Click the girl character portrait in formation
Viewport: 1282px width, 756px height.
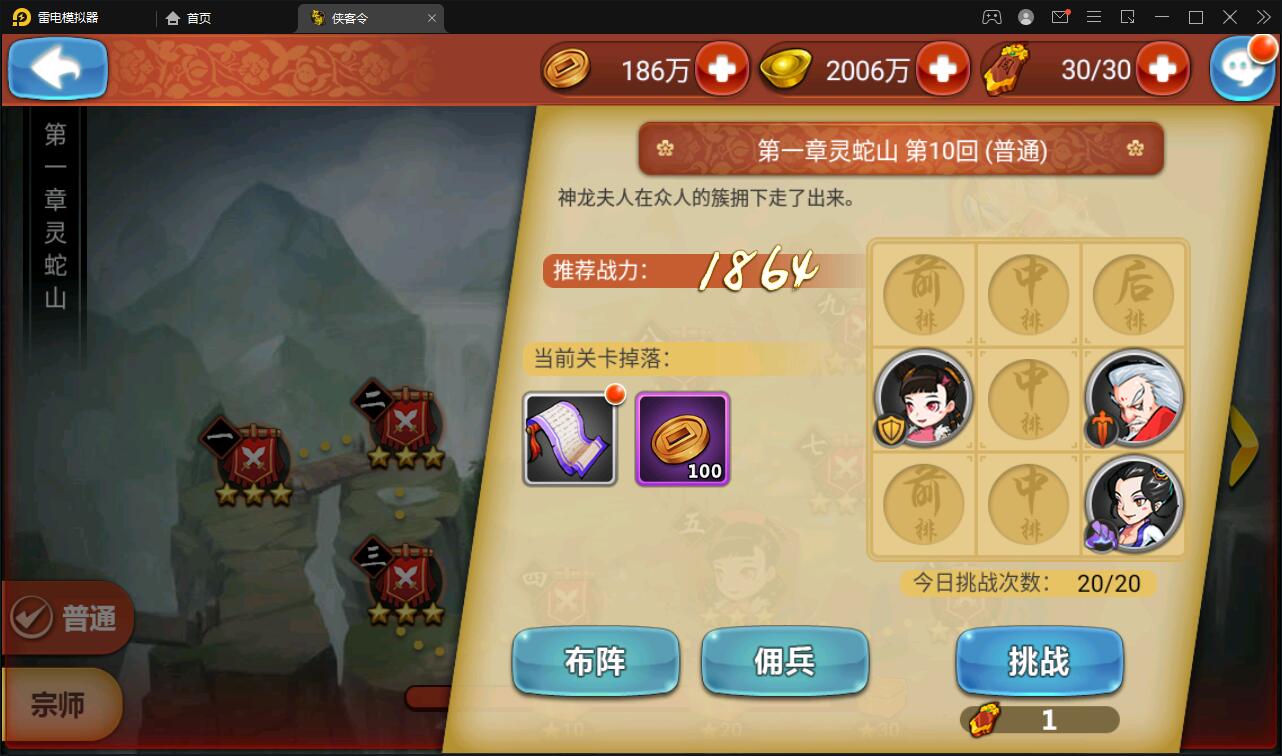pos(922,398)
